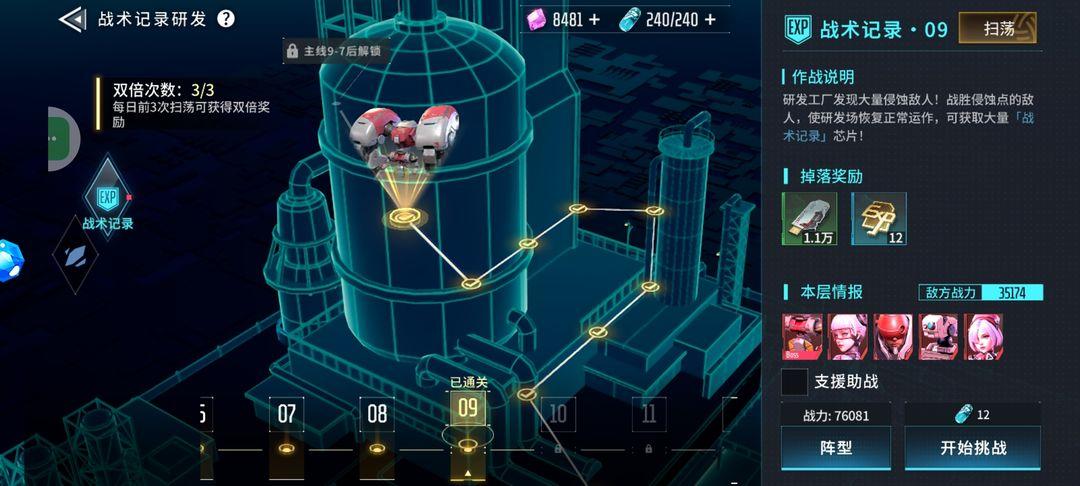1080x486 pixels.
Task: Select locked stage 10
Action: click(558, 414)
